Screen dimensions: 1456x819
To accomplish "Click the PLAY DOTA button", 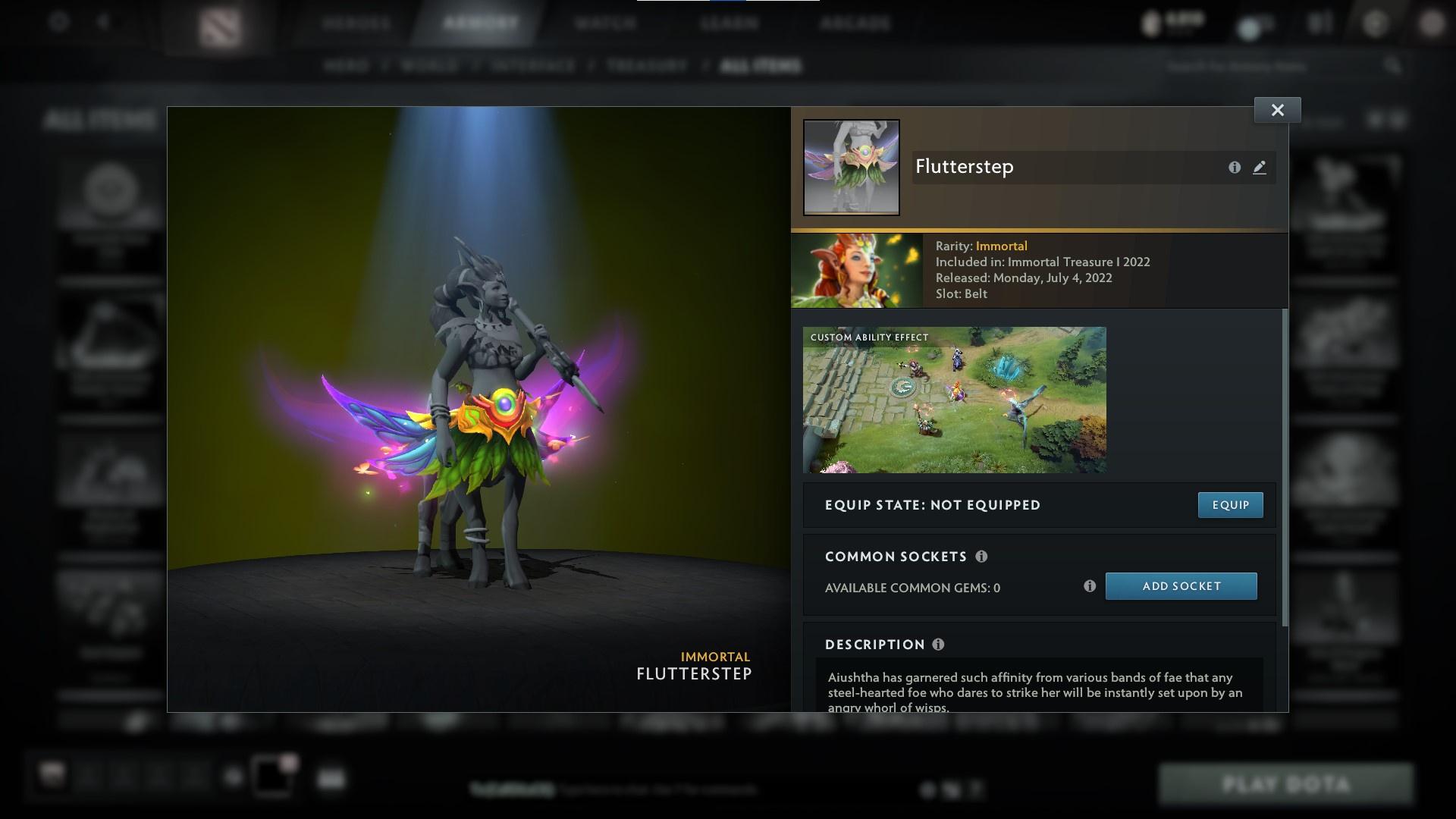I will tap(1286, 782).
